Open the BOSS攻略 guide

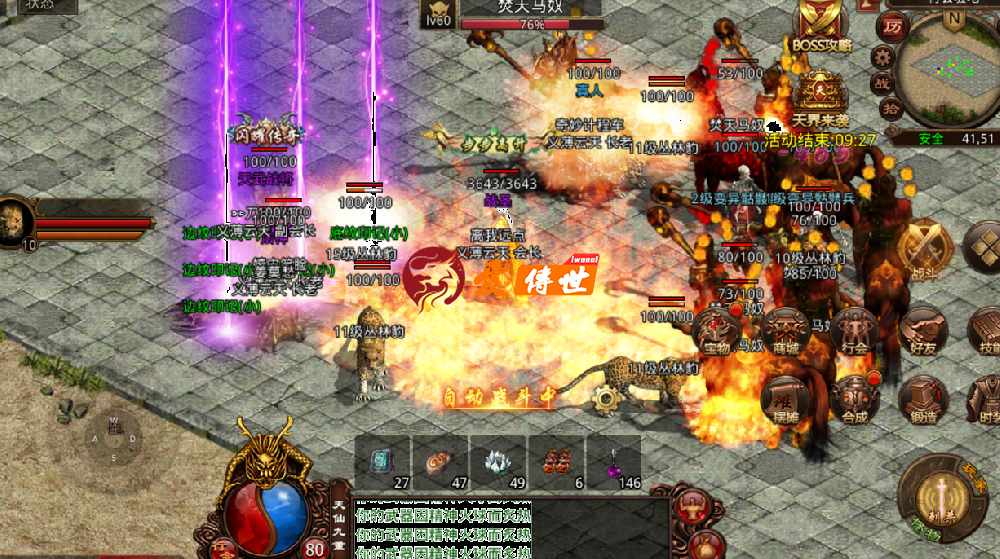[820, 25]
